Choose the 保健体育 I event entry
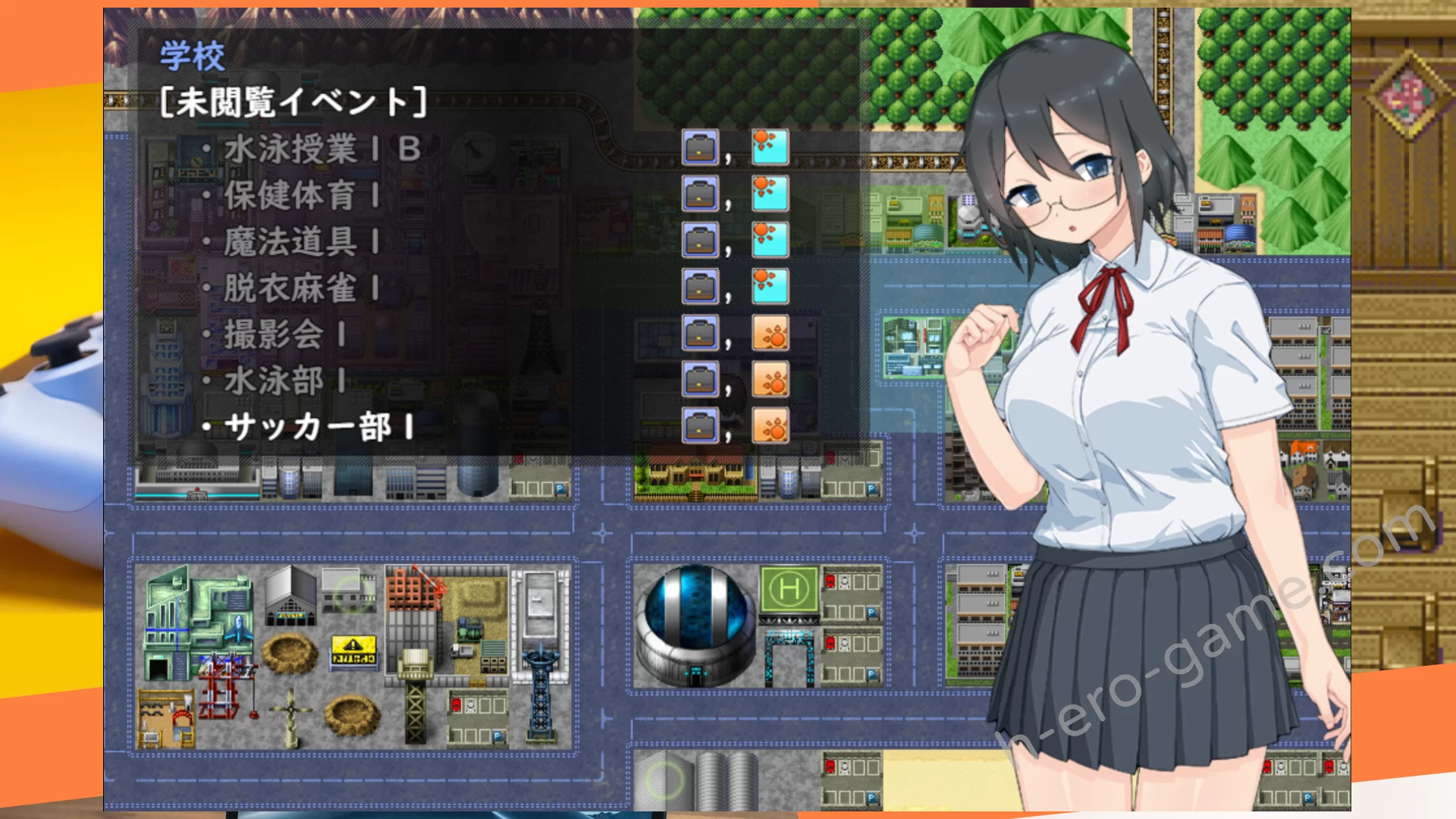 301,196
